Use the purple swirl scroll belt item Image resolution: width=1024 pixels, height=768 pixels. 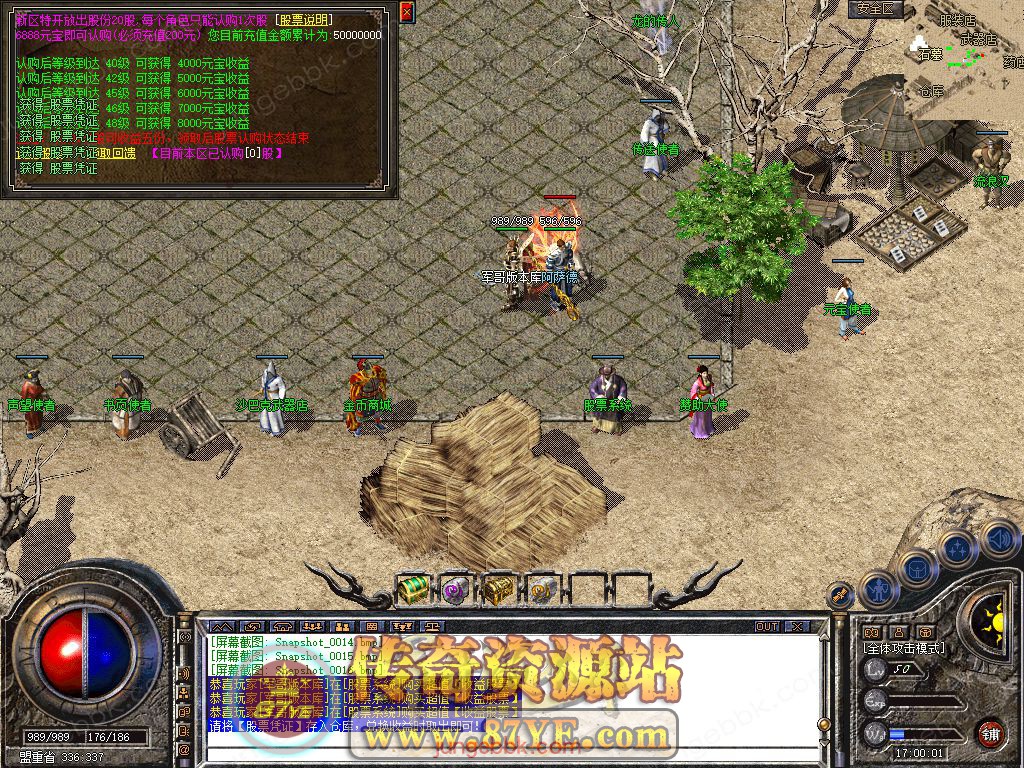coord(456,590)
